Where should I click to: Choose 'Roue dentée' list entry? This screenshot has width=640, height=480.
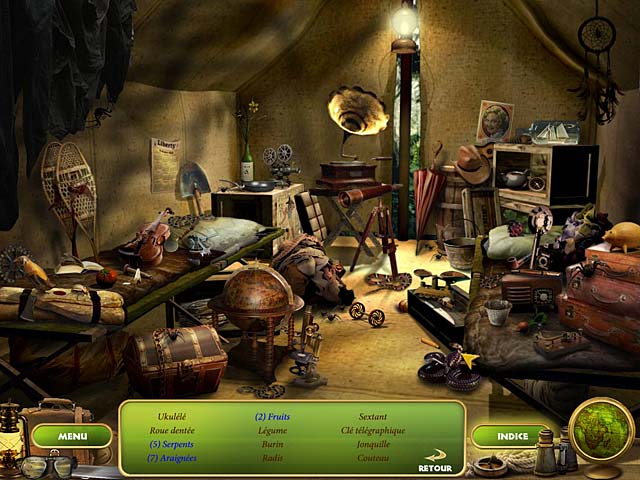(173, 430)
